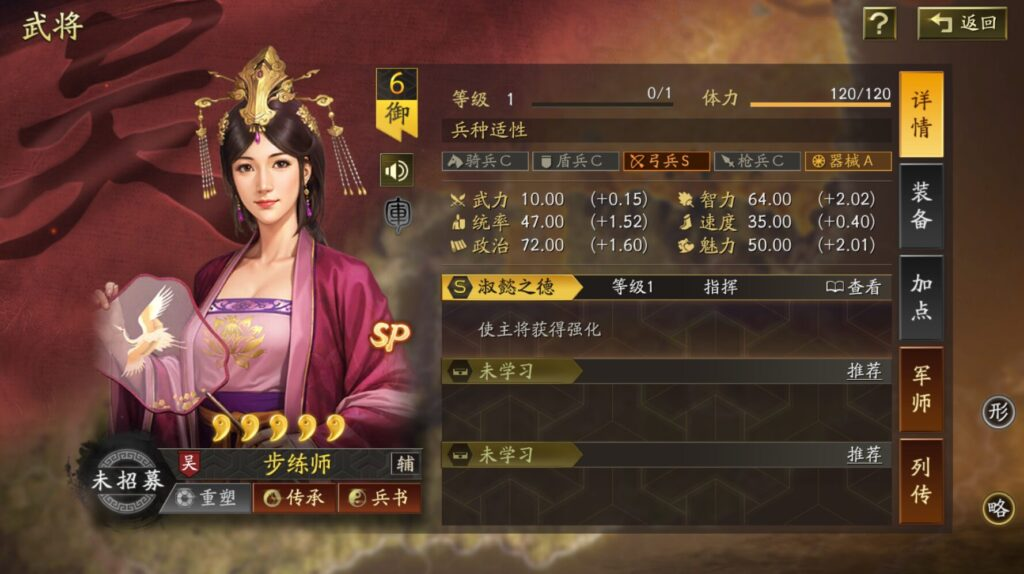Select the 淑懿之德 skill header

click(512, 287)
